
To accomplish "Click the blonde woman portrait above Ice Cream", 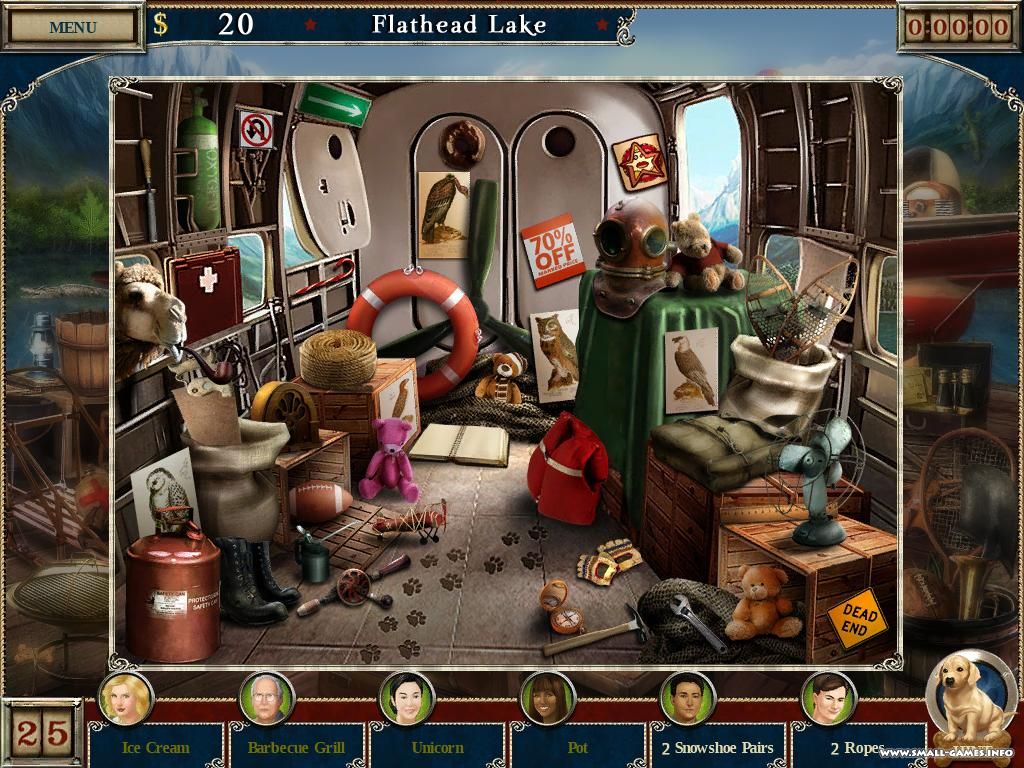I will click(126, 696).
